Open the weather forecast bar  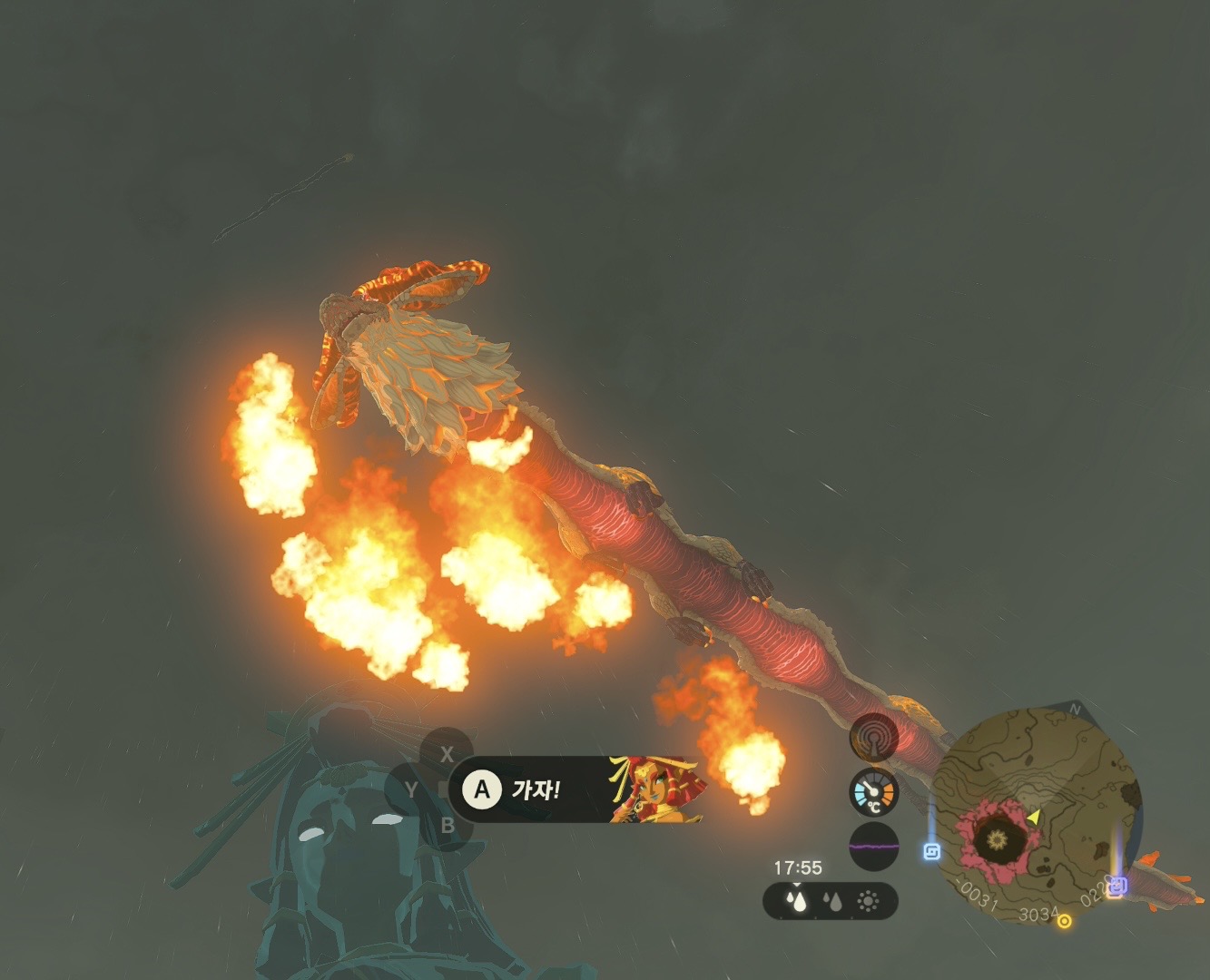pos(831,901)
